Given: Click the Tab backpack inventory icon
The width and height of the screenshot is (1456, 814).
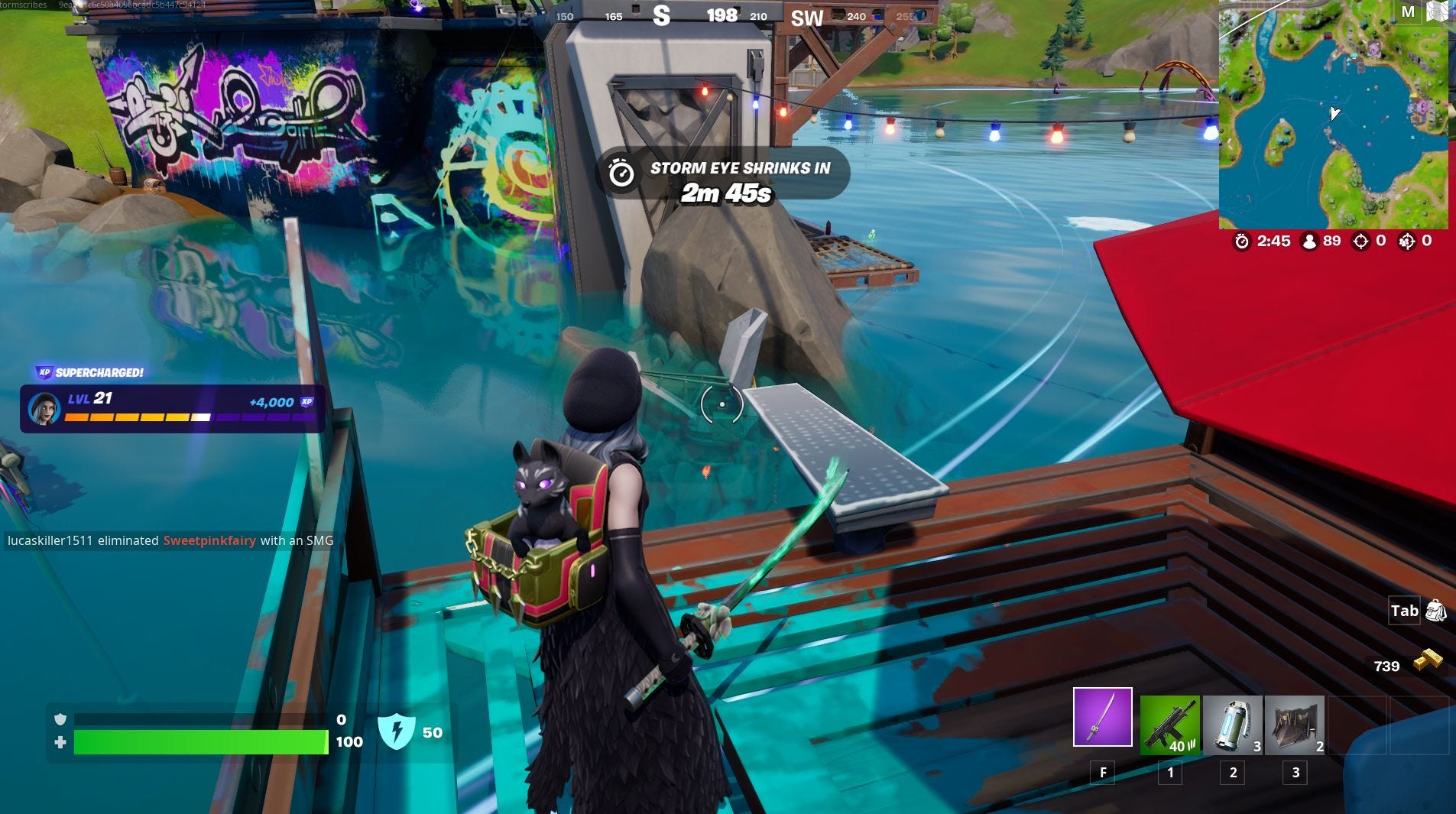Looking at the screenshot, I should 1437,611.
